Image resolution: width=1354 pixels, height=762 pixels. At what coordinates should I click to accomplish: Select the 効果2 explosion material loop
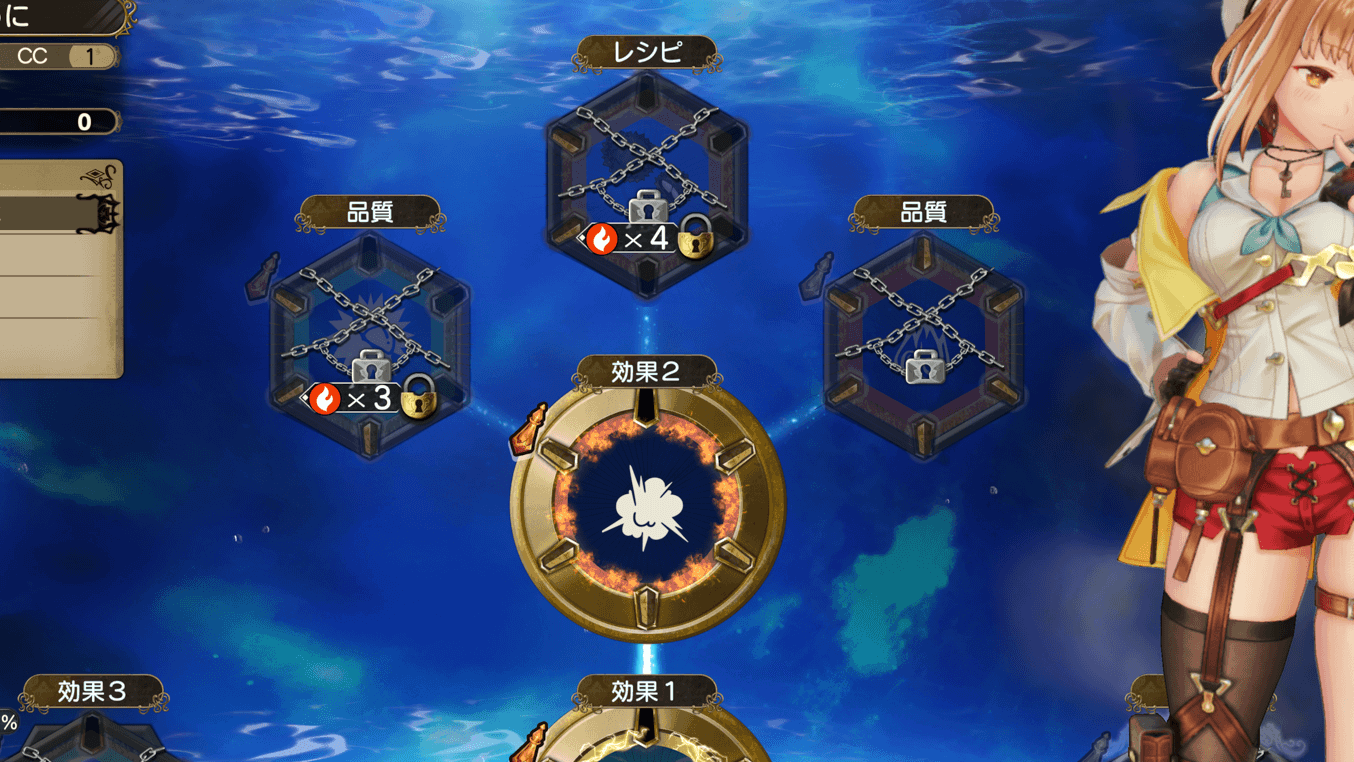click(x=647, y=506)
